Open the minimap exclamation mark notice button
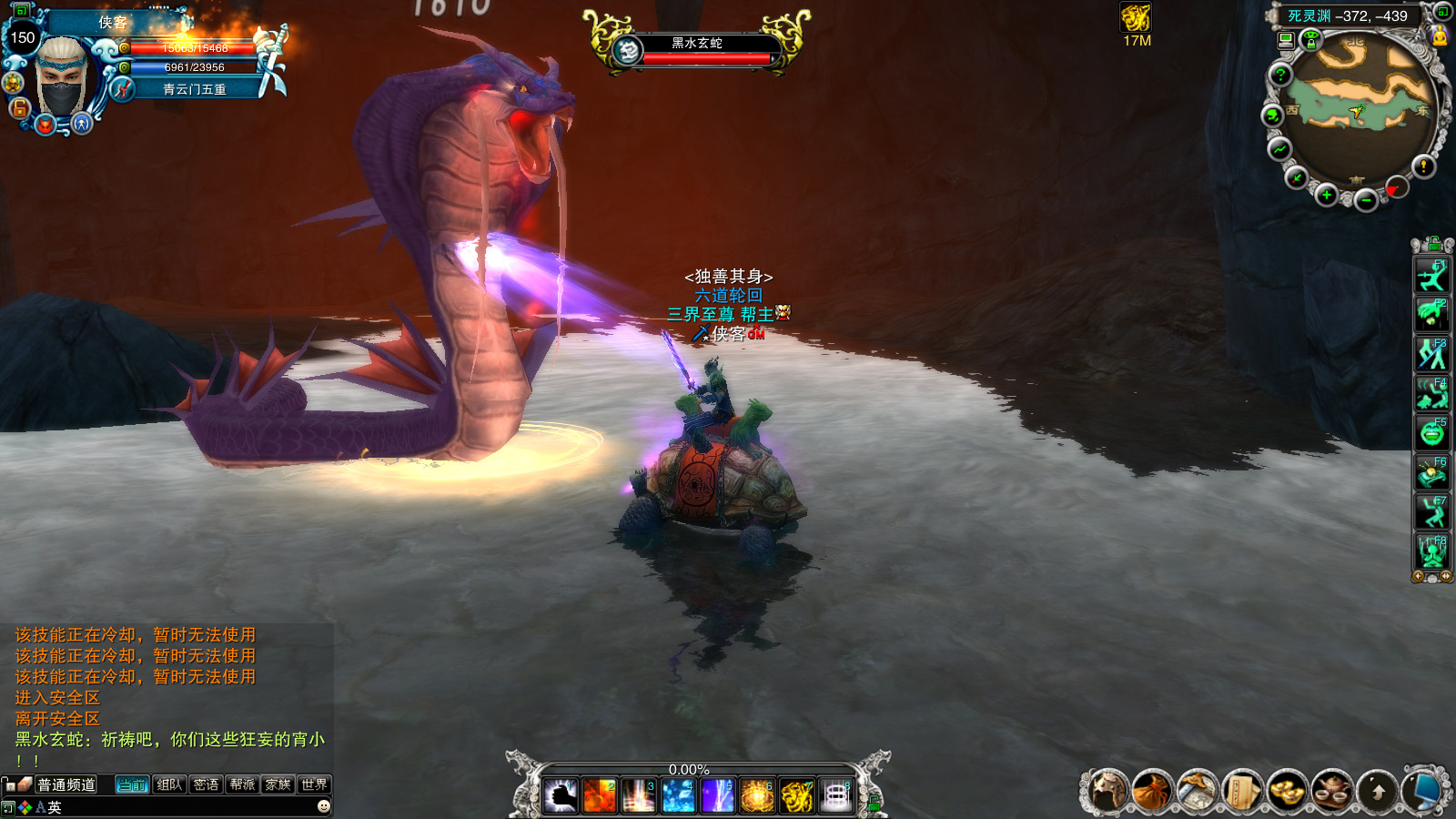The height and width of the screenshot is (819, 1456). [x=1423, y=166]
